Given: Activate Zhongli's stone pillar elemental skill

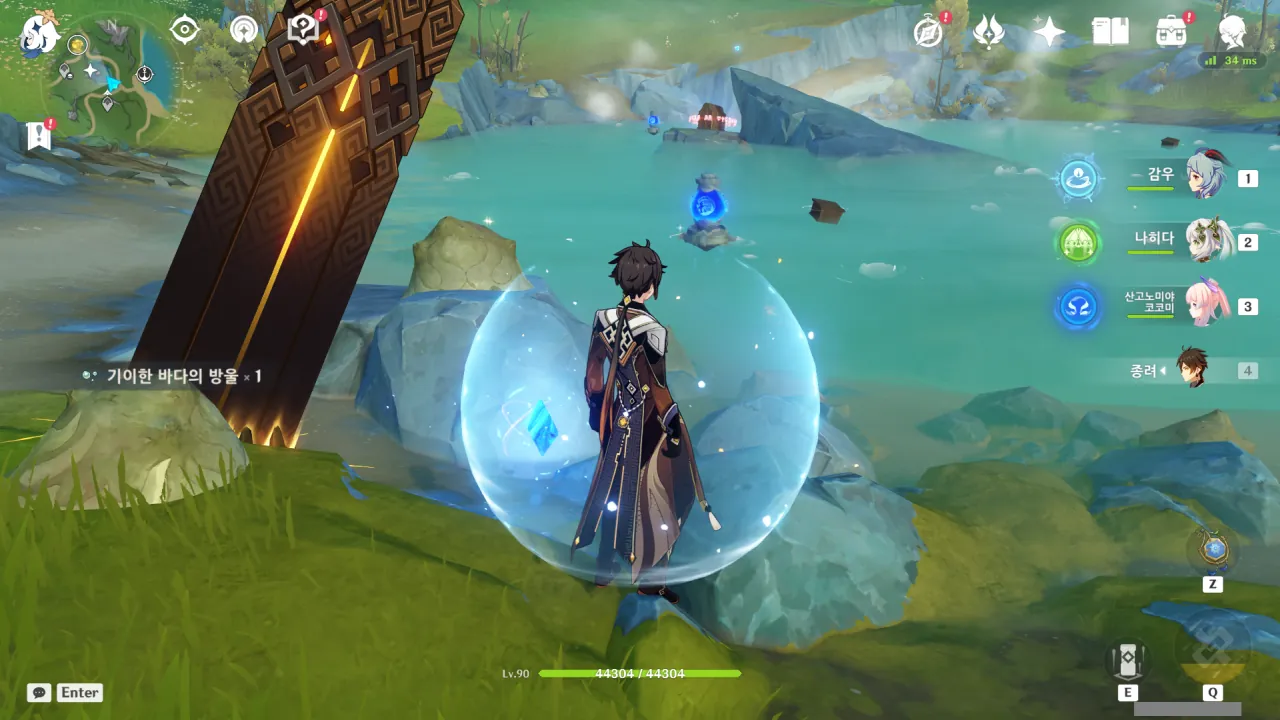Looking at the screenshot, I should point(1127,660).
